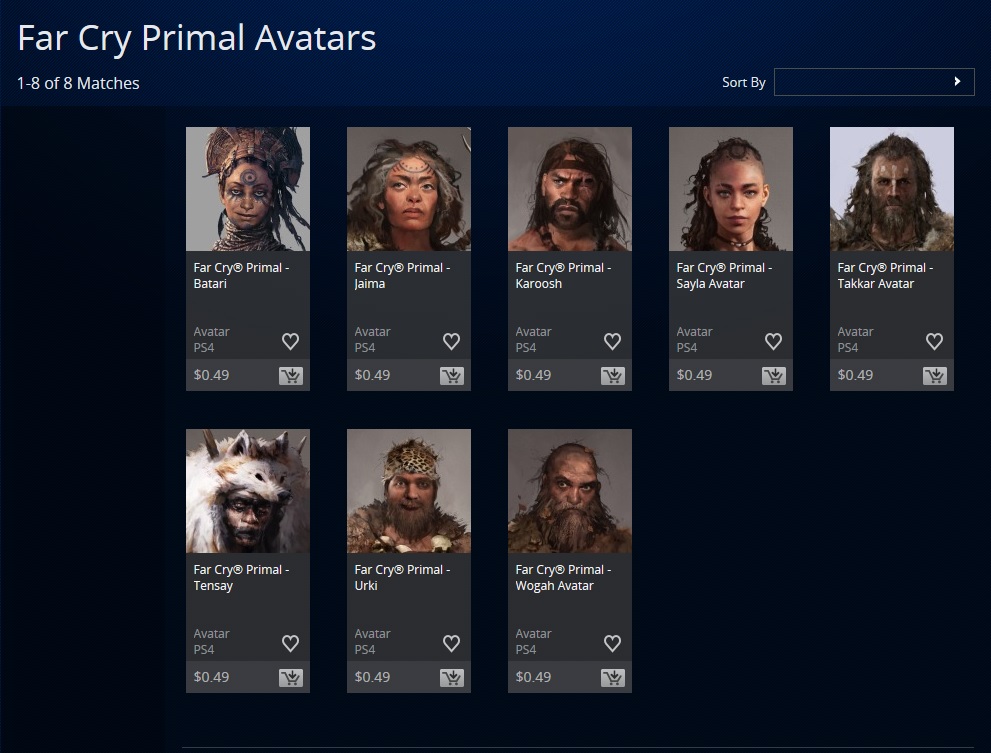Add Jaima avatar to cart

[452, 376]
